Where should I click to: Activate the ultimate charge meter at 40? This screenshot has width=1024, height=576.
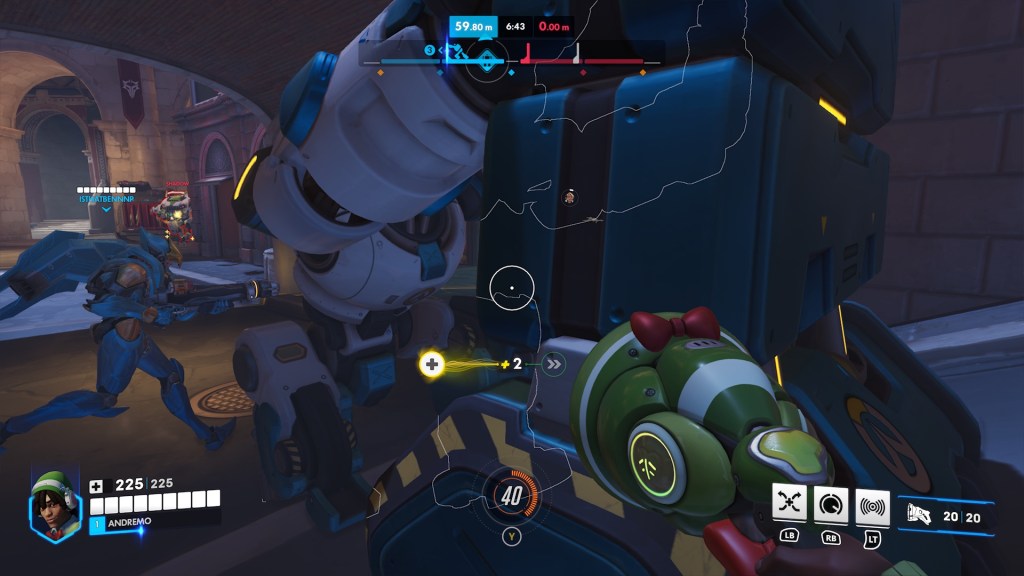[x=511, y=495]
